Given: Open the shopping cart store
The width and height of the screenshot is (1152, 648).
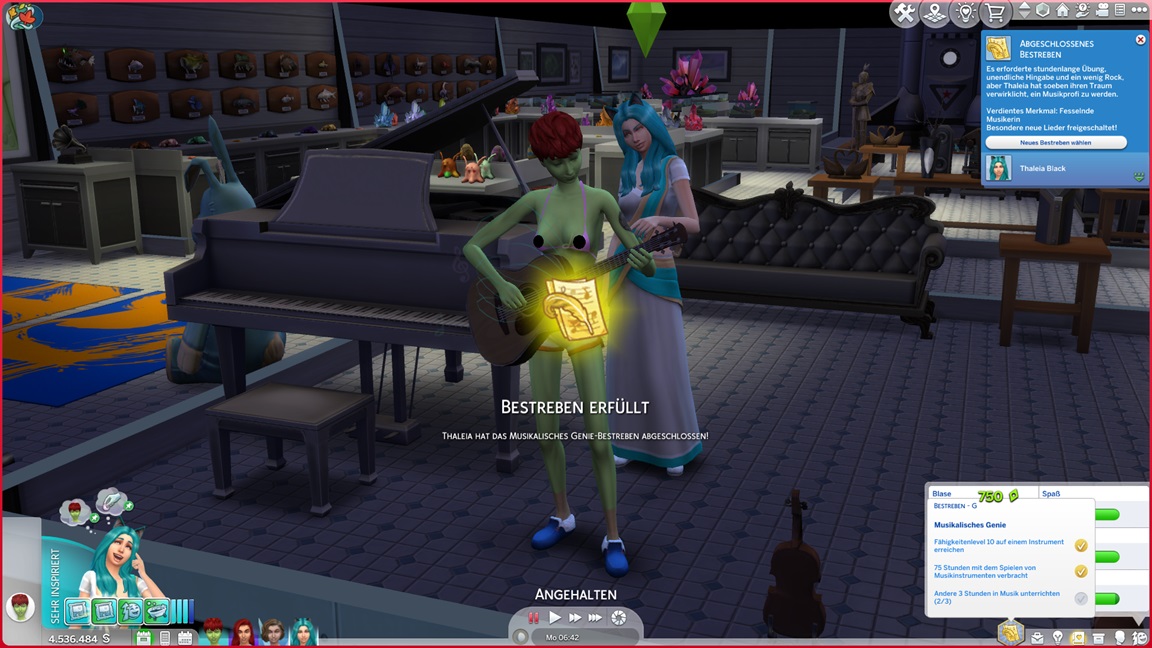Looking at the screenshot, I should pos(995,13).
